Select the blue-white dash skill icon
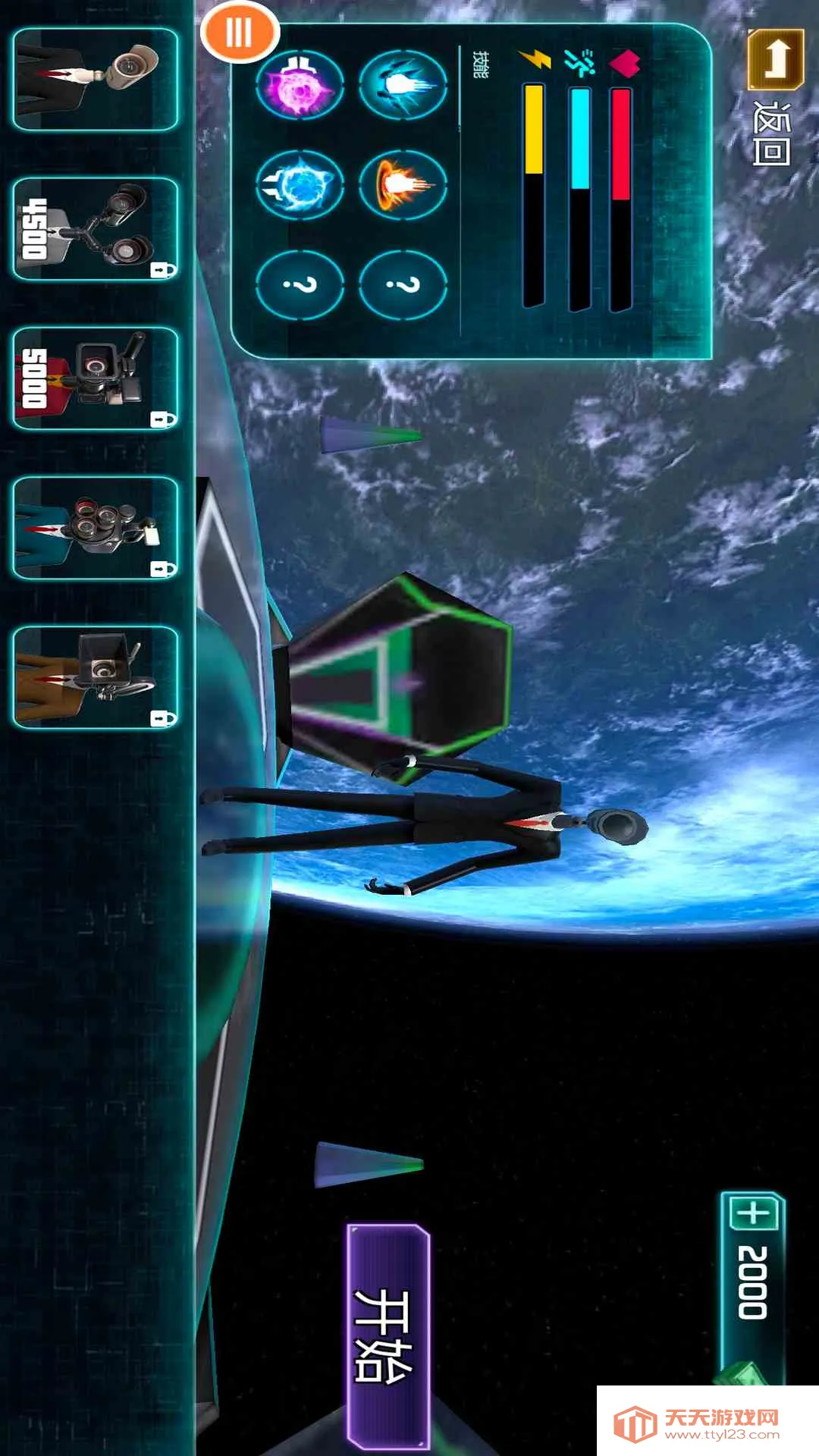Viewport: 819px width, 1456px height. 403,85
